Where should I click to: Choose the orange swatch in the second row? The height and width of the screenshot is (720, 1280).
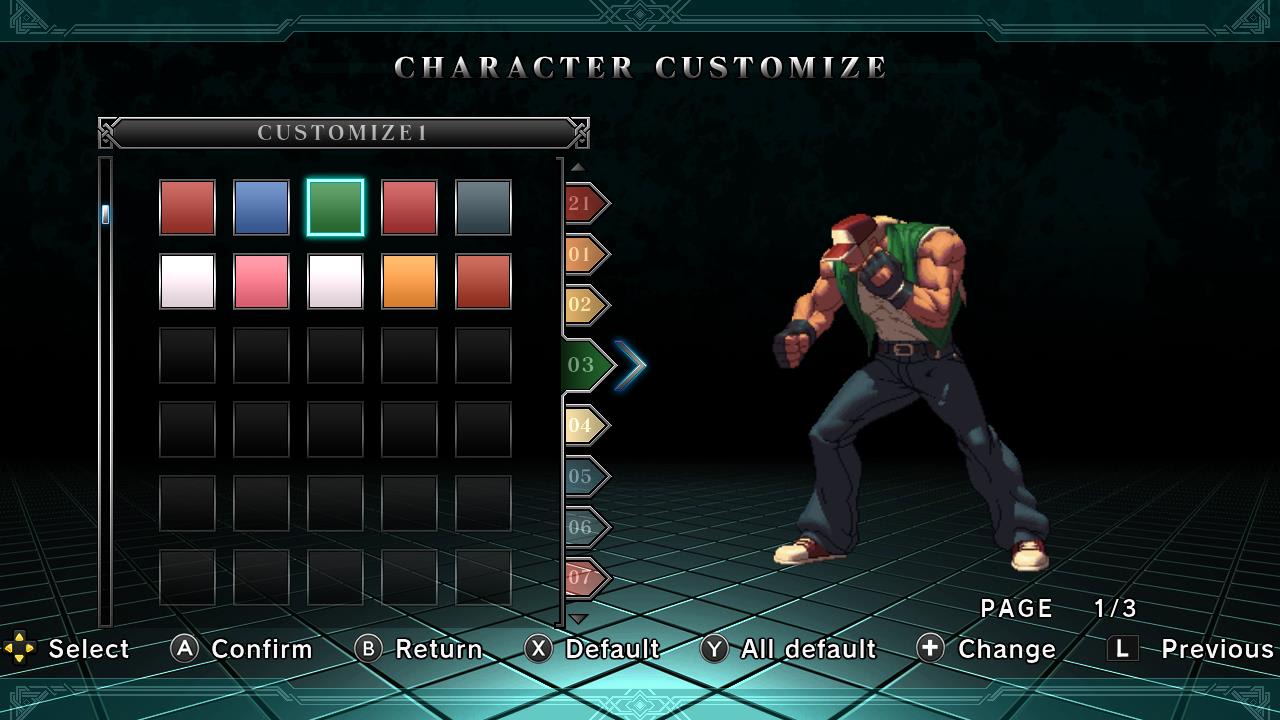point(409,280)
